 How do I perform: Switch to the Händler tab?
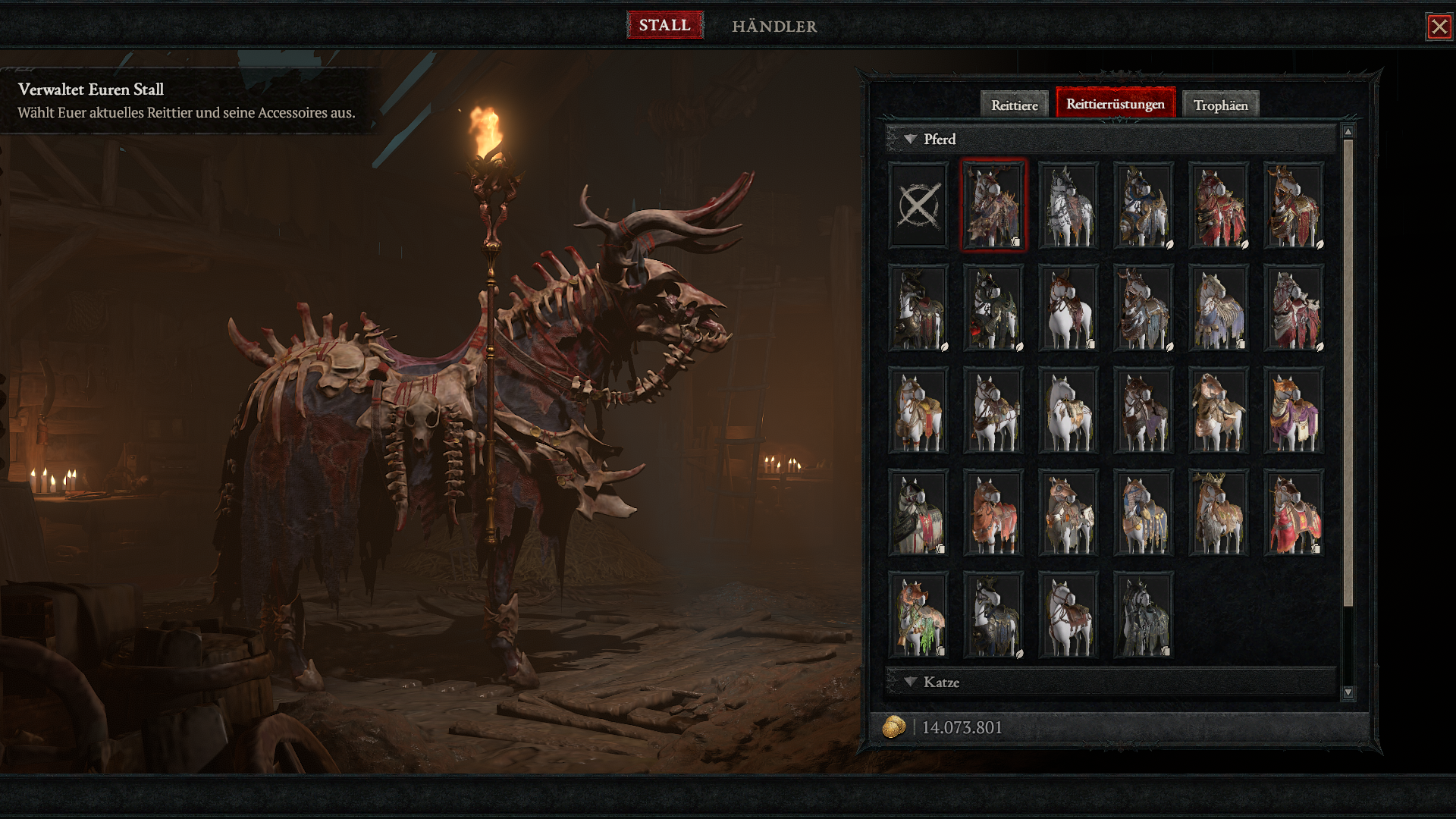[x=774, y=26]
